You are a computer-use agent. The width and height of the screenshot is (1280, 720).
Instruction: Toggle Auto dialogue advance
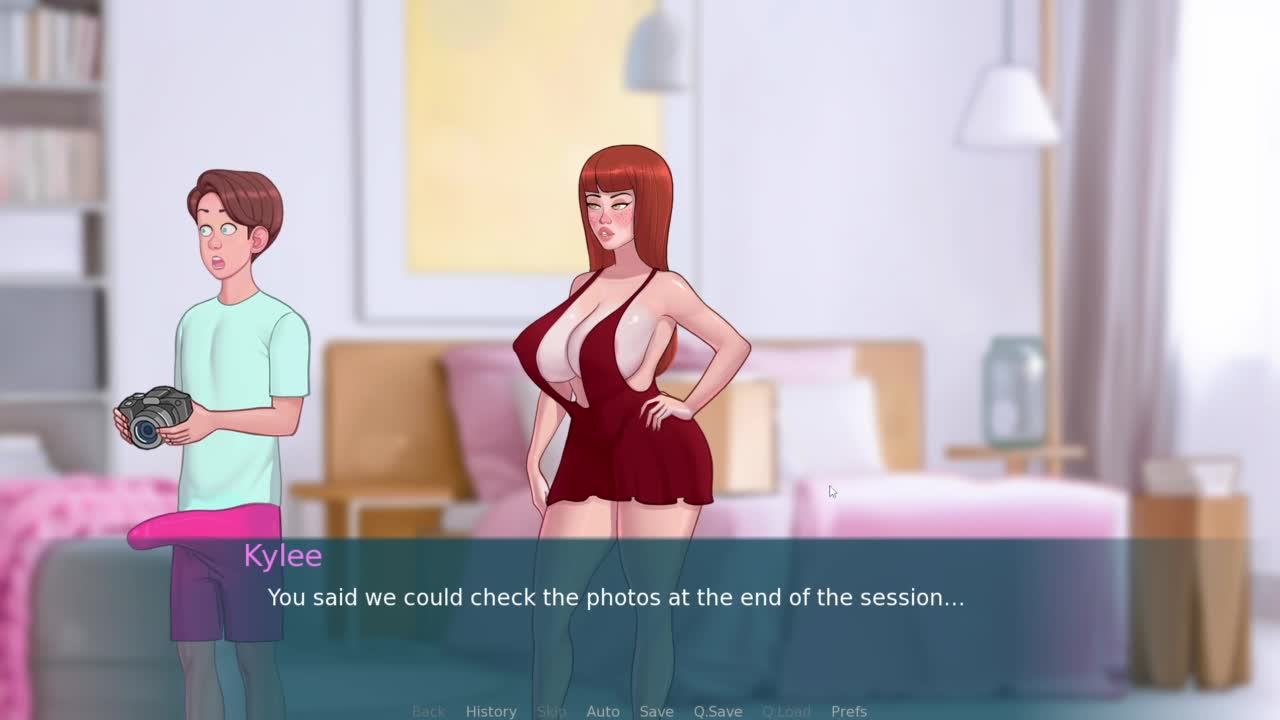603,711
